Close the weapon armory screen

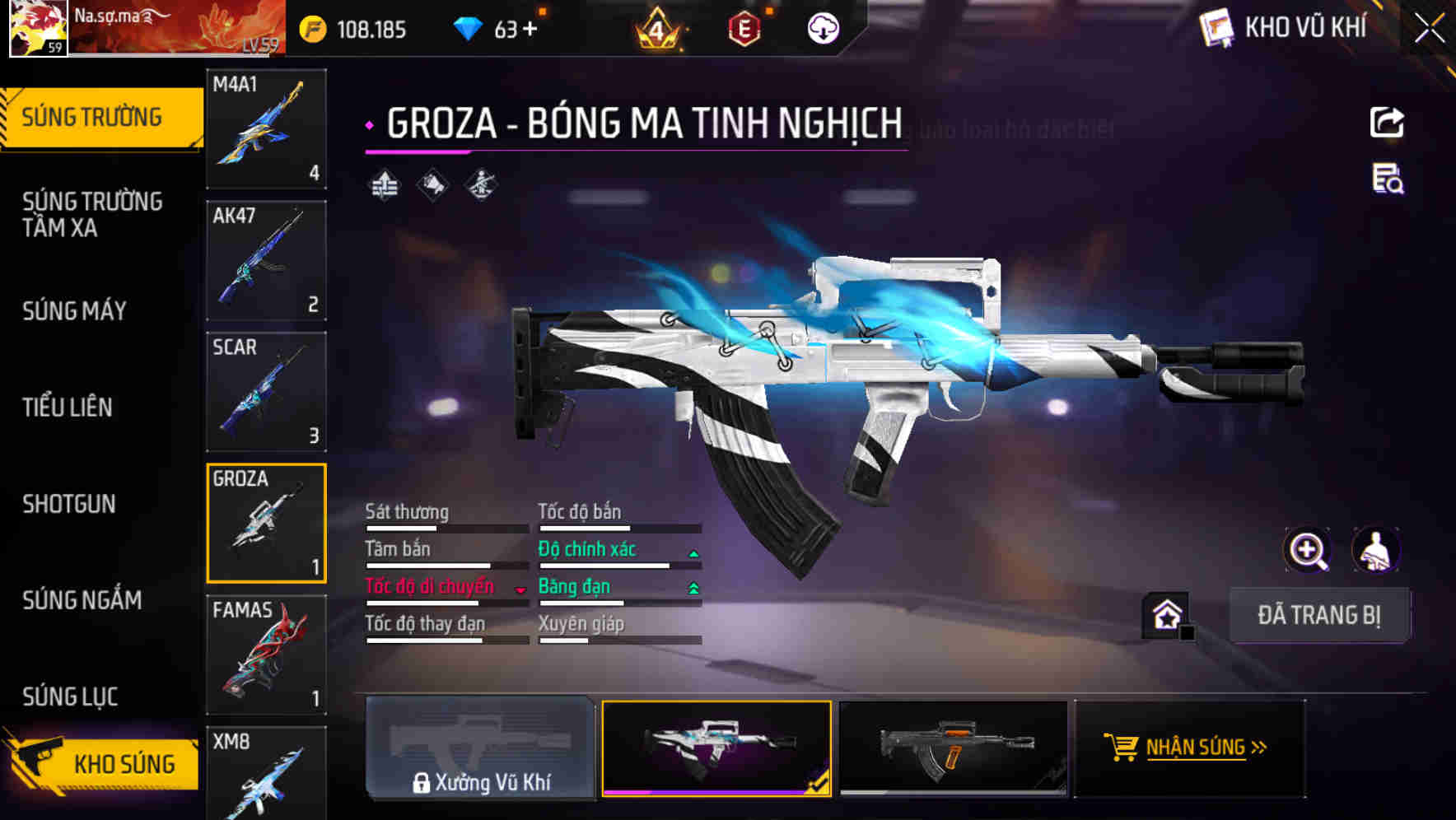[x=1429, y=29]
